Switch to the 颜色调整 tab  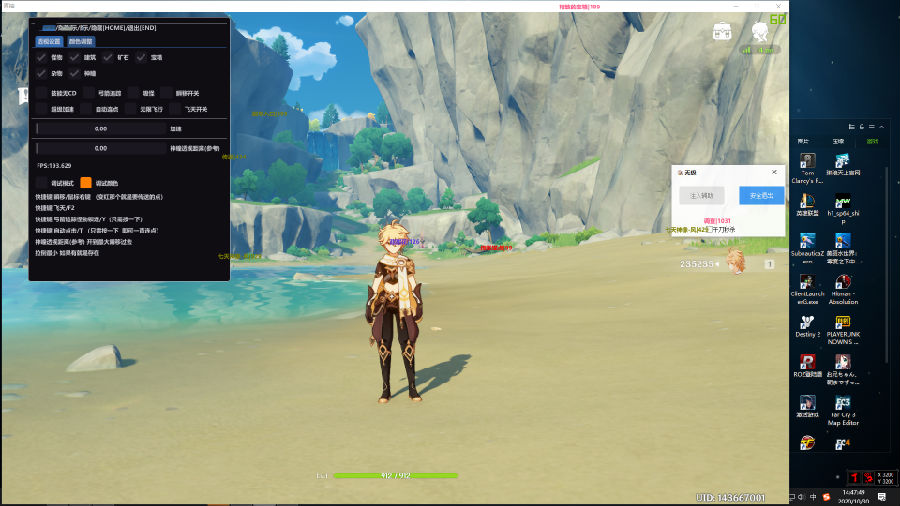point(81,42)
